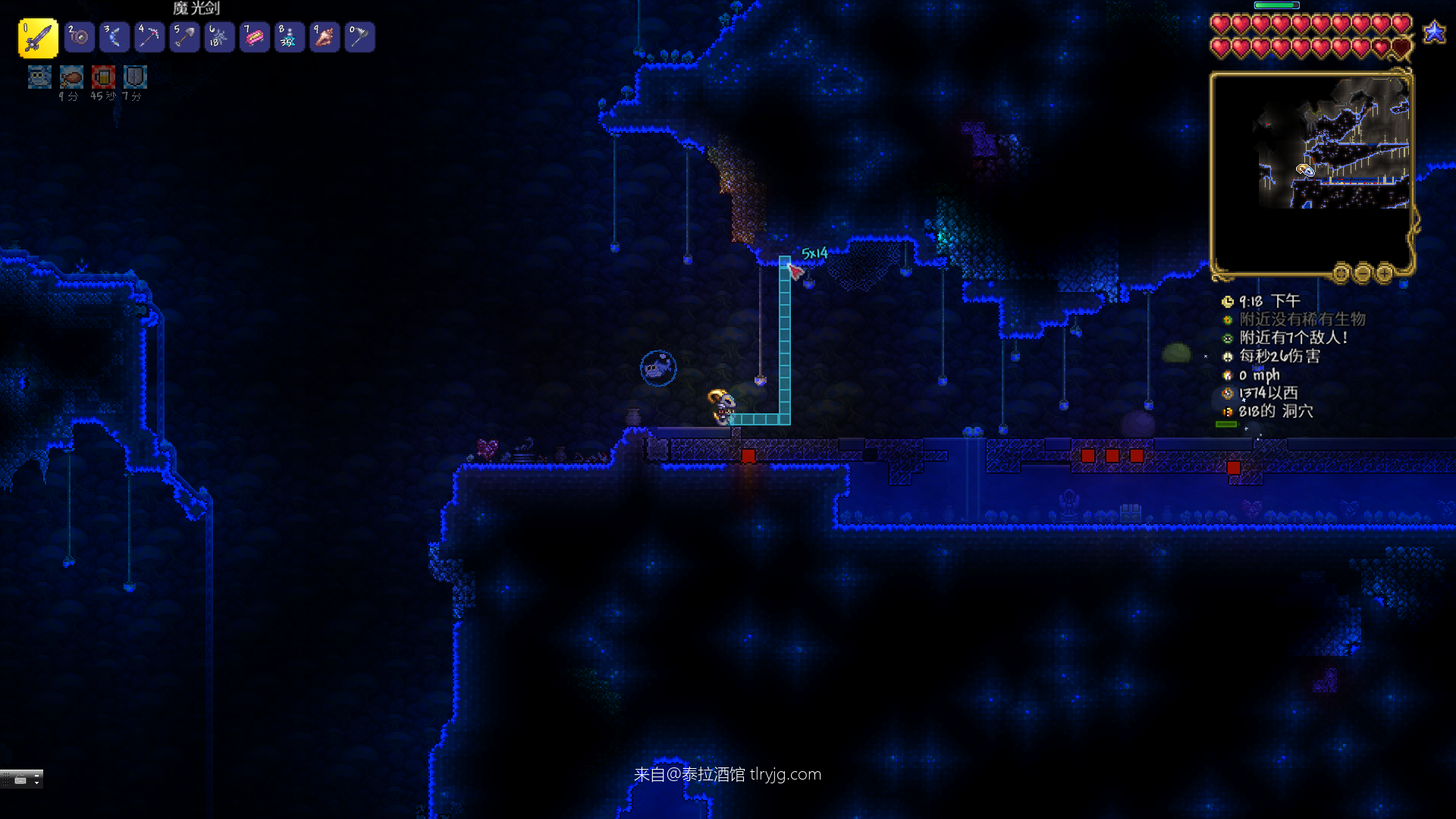This screenshot has height=819, width=1456.
Task: Click the fish pet buff icon
Action: point(39,77)
